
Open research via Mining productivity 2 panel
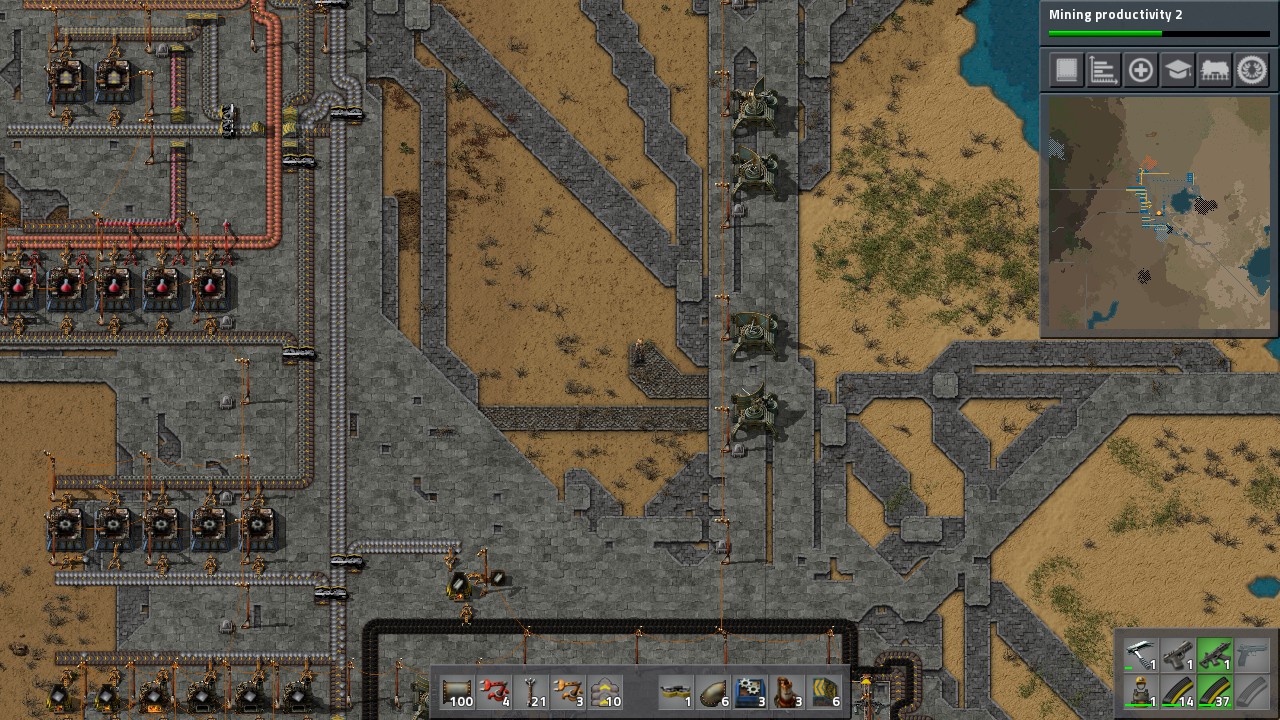(1158, 22)
